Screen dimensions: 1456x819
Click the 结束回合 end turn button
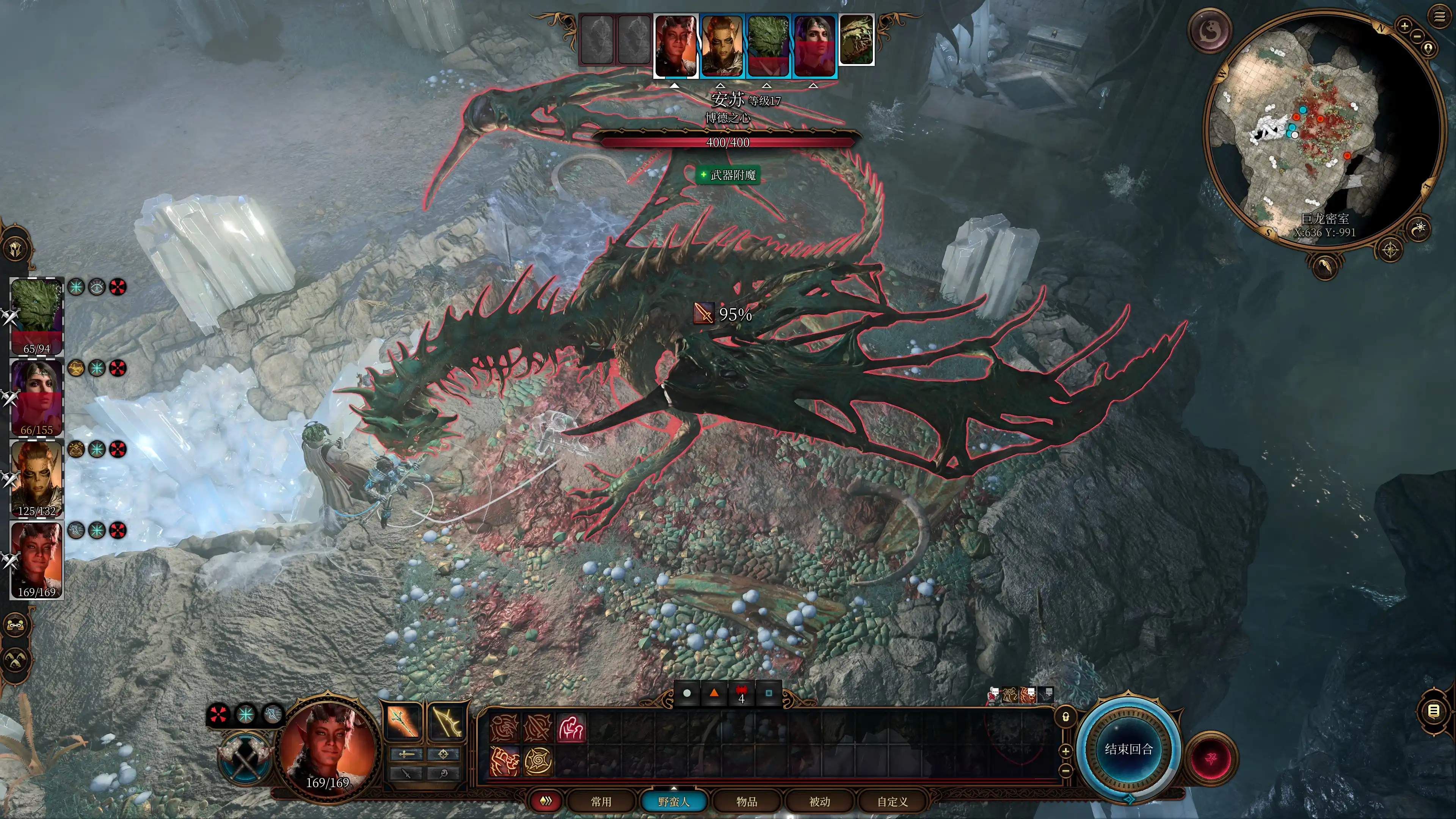coord(1128,749)
